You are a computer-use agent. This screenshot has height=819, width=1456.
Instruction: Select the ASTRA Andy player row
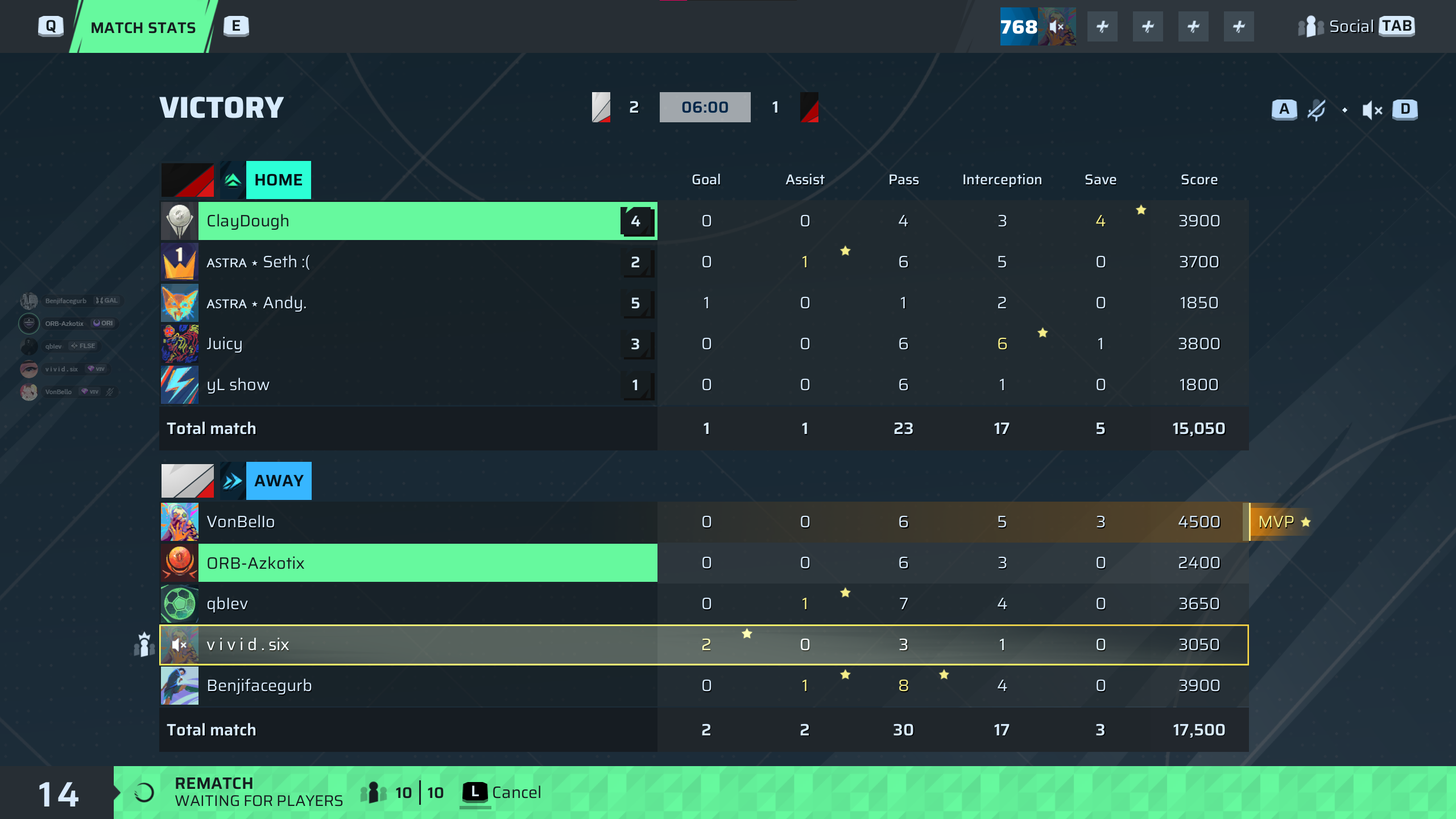408,303
